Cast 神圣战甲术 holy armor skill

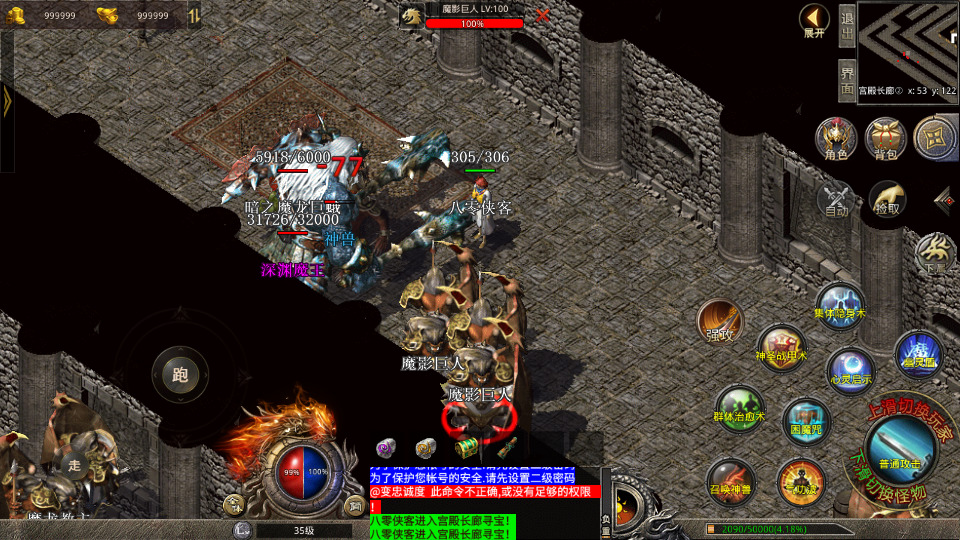(x=781, y=347)
